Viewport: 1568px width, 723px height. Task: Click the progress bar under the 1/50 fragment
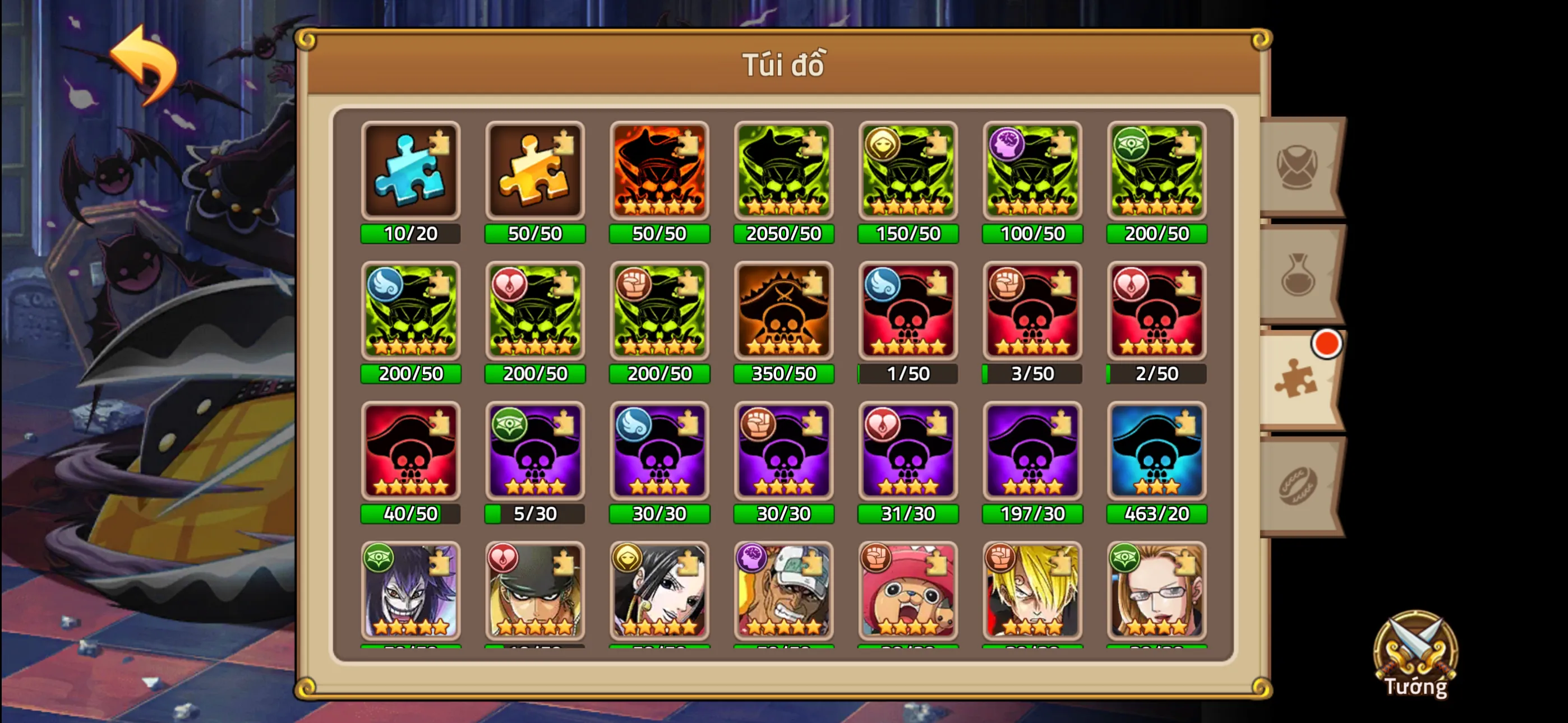point(907,374)
